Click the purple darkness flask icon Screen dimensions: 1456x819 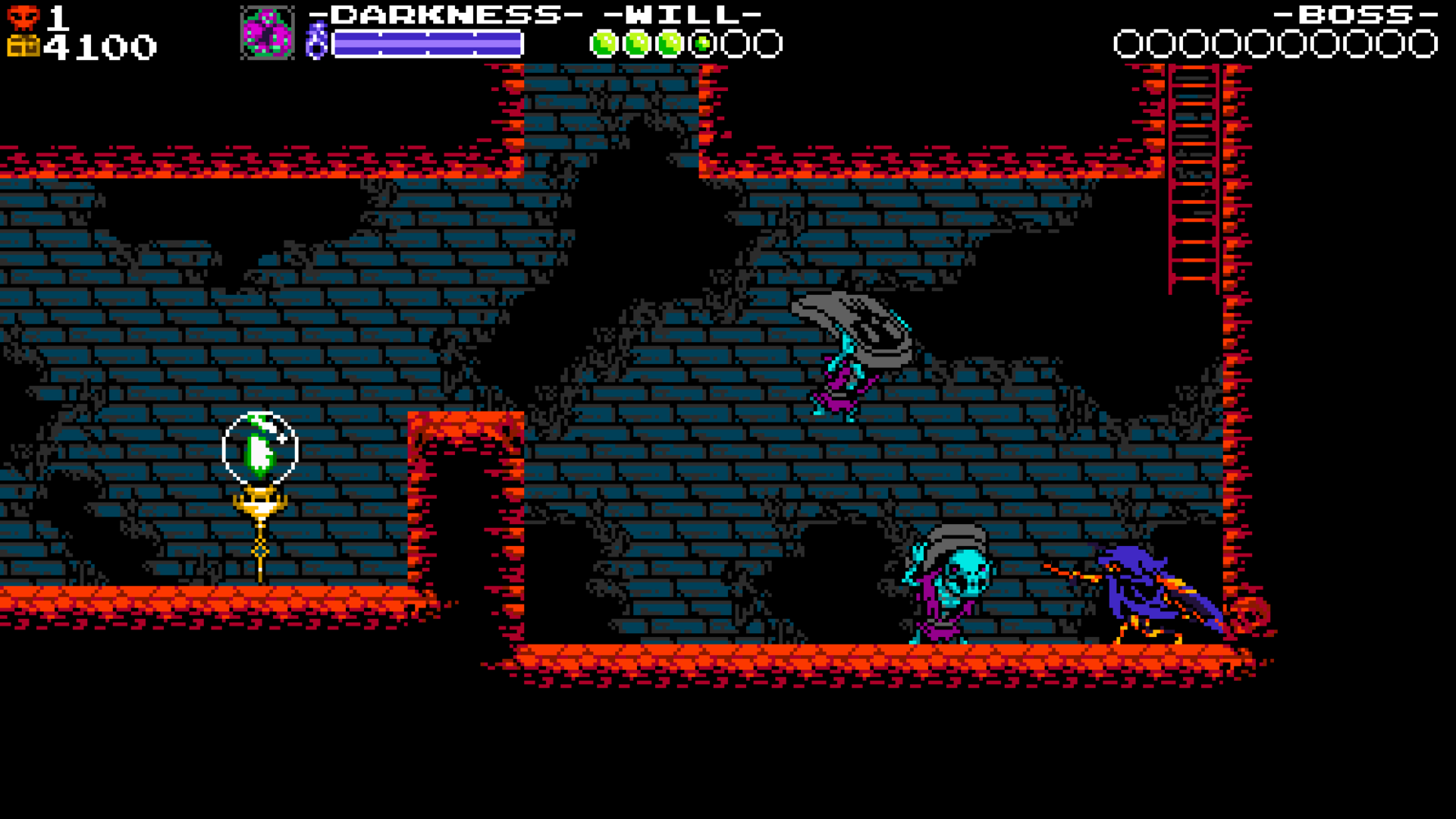316,41
